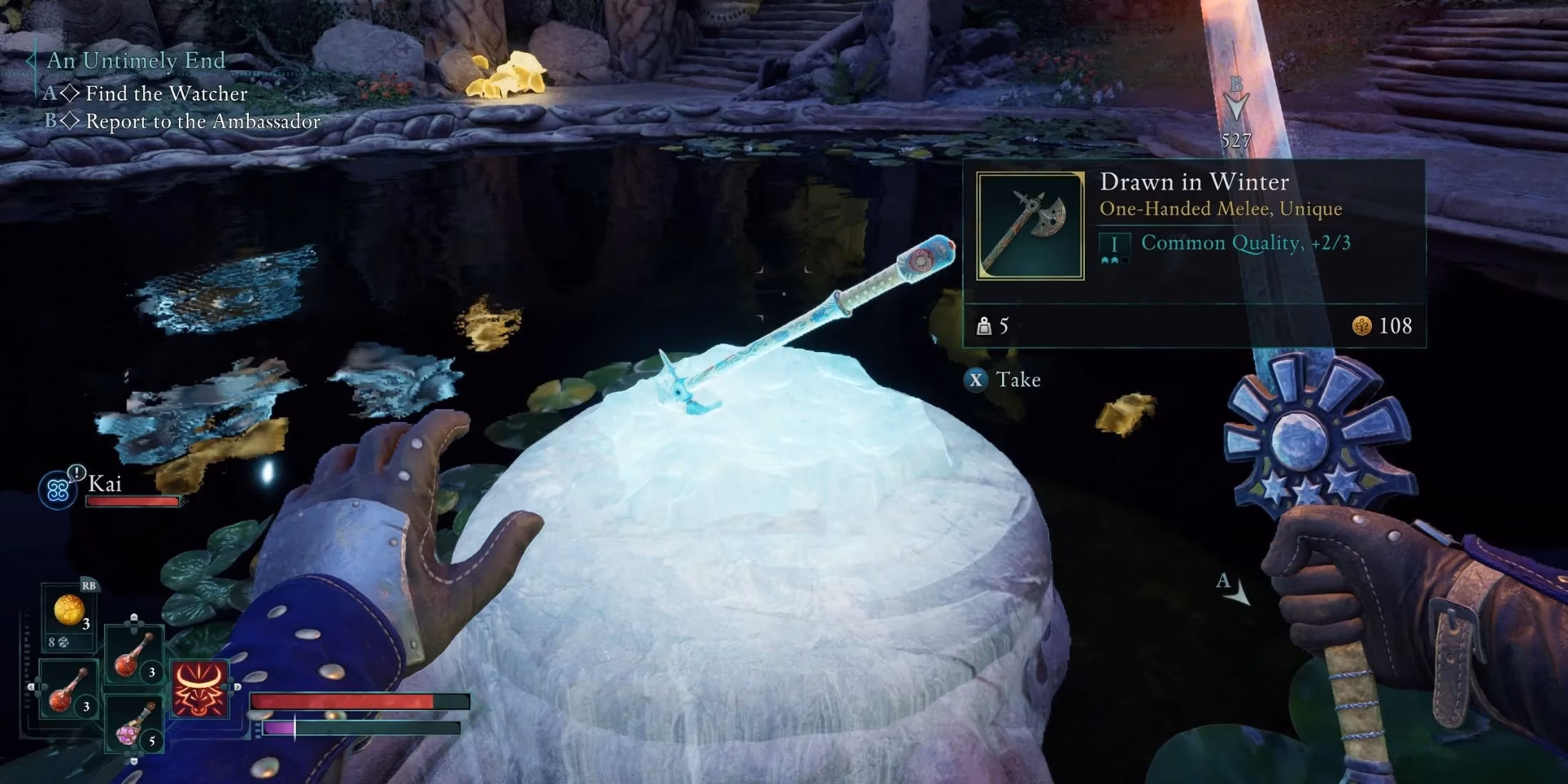
Task: Click Kai's red health bar
Action: [132, 501]
